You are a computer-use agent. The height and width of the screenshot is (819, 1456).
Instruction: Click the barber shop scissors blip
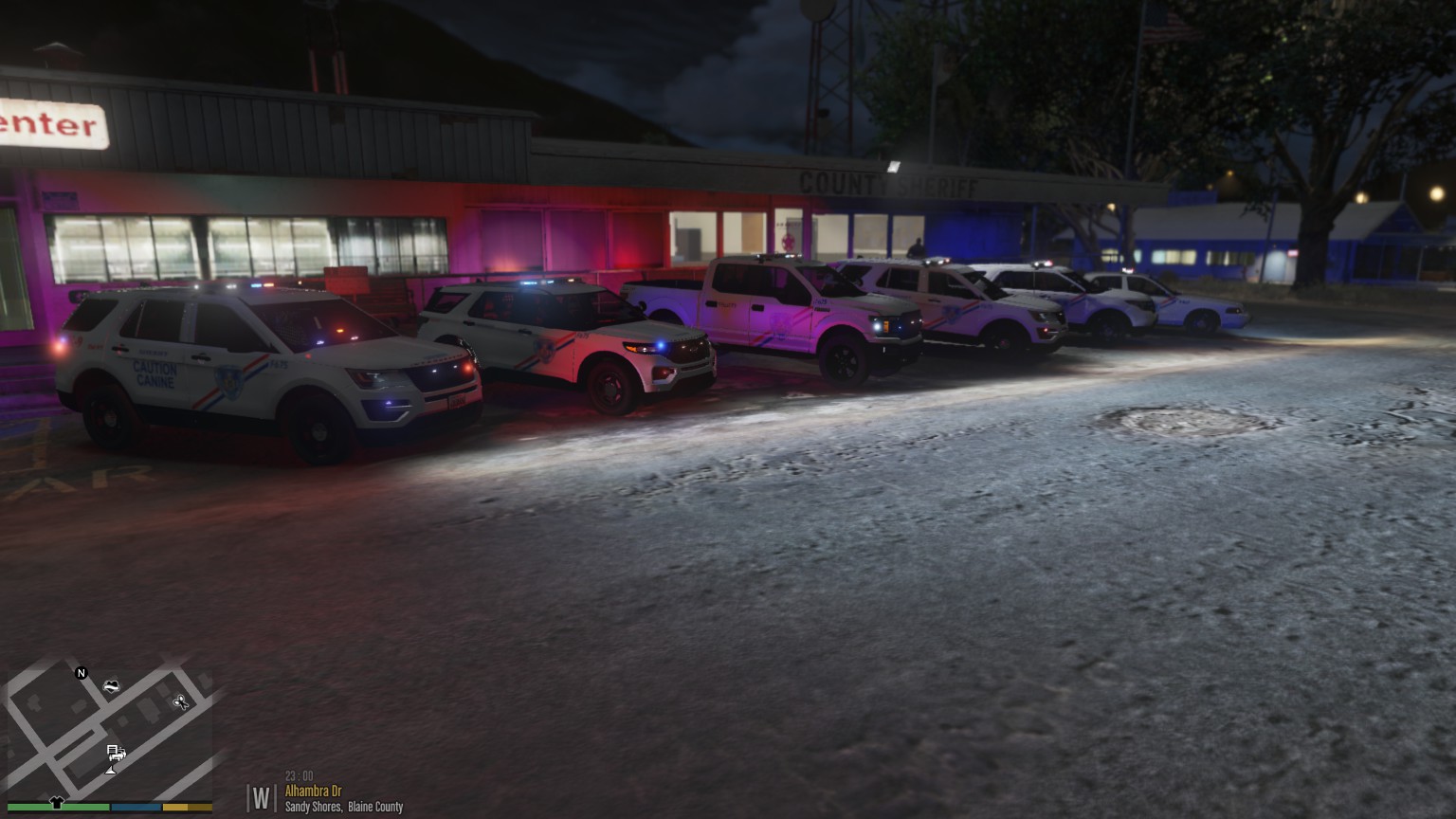(x=180, y=702)
